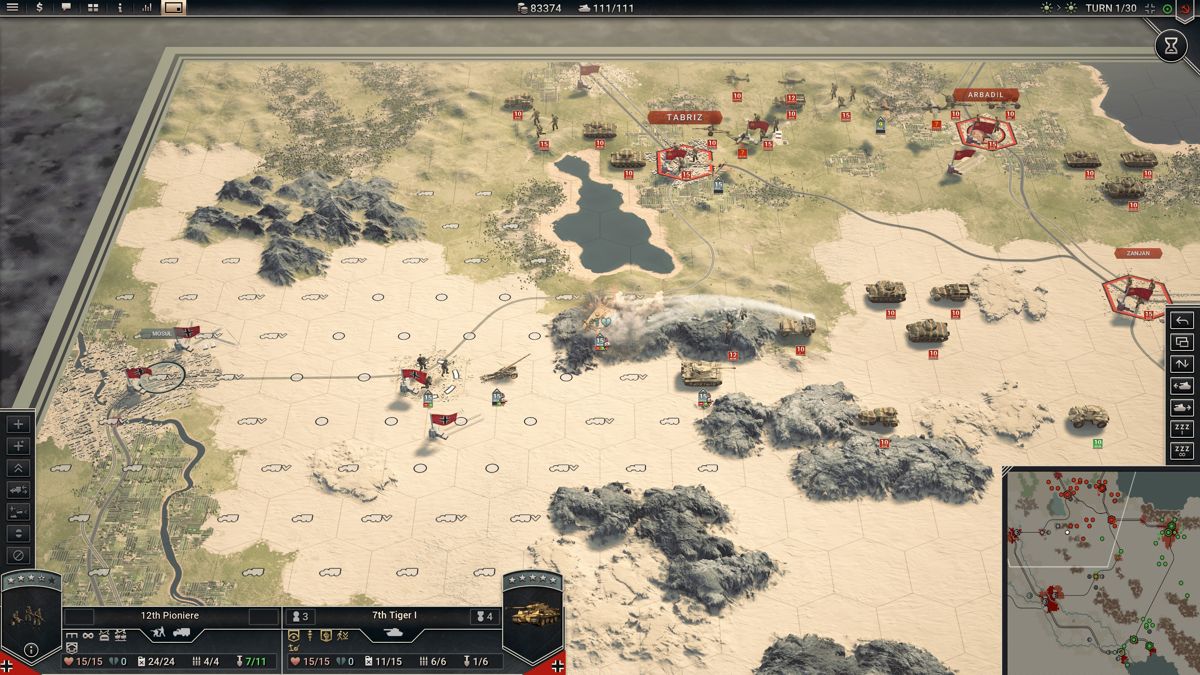The width and height of the screenshot is (1200, 675).
Task: Show the scenario information 'i' icon
Action: [120, 8]
